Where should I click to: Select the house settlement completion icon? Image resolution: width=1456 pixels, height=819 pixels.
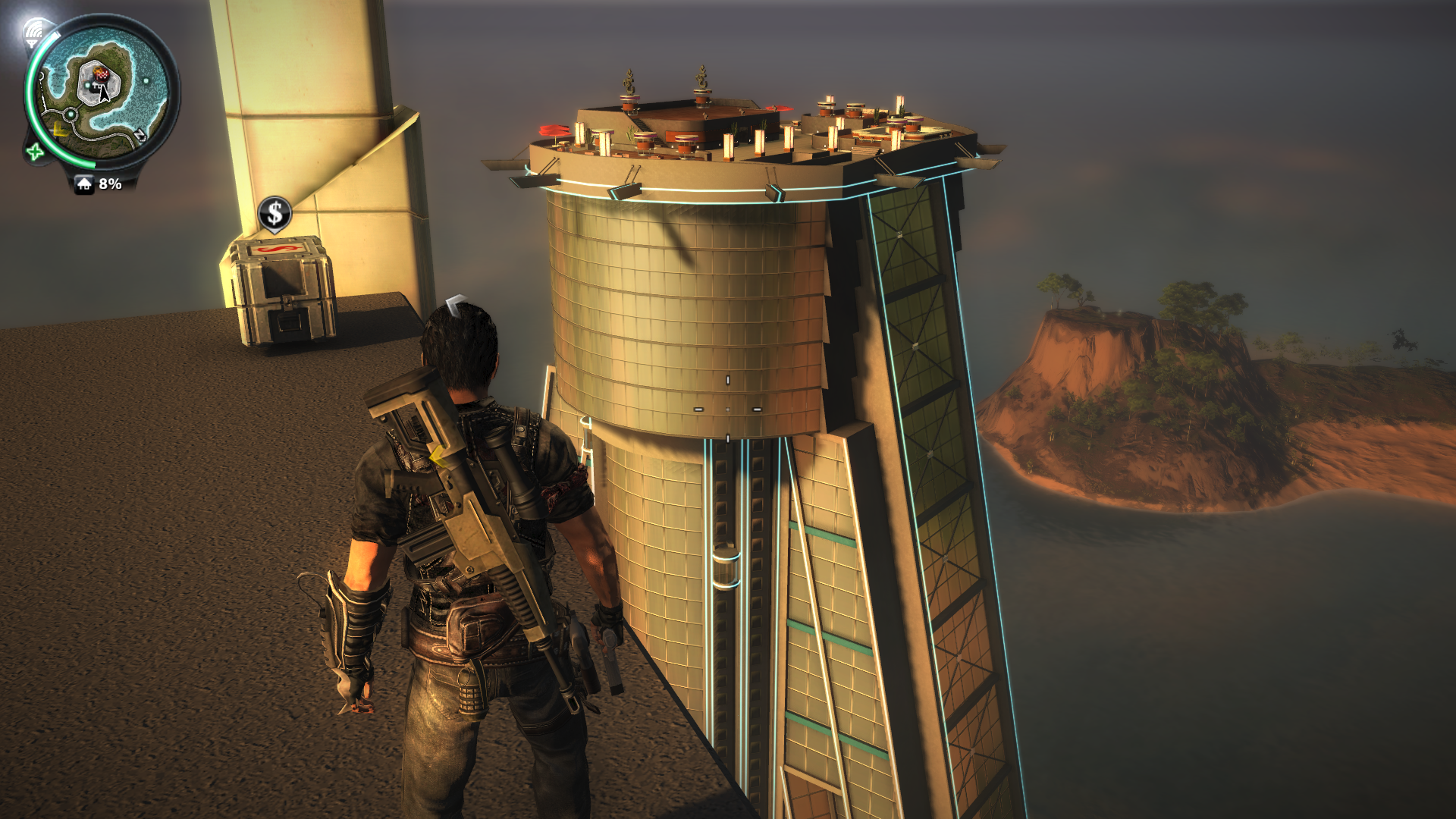pos(84,184)
